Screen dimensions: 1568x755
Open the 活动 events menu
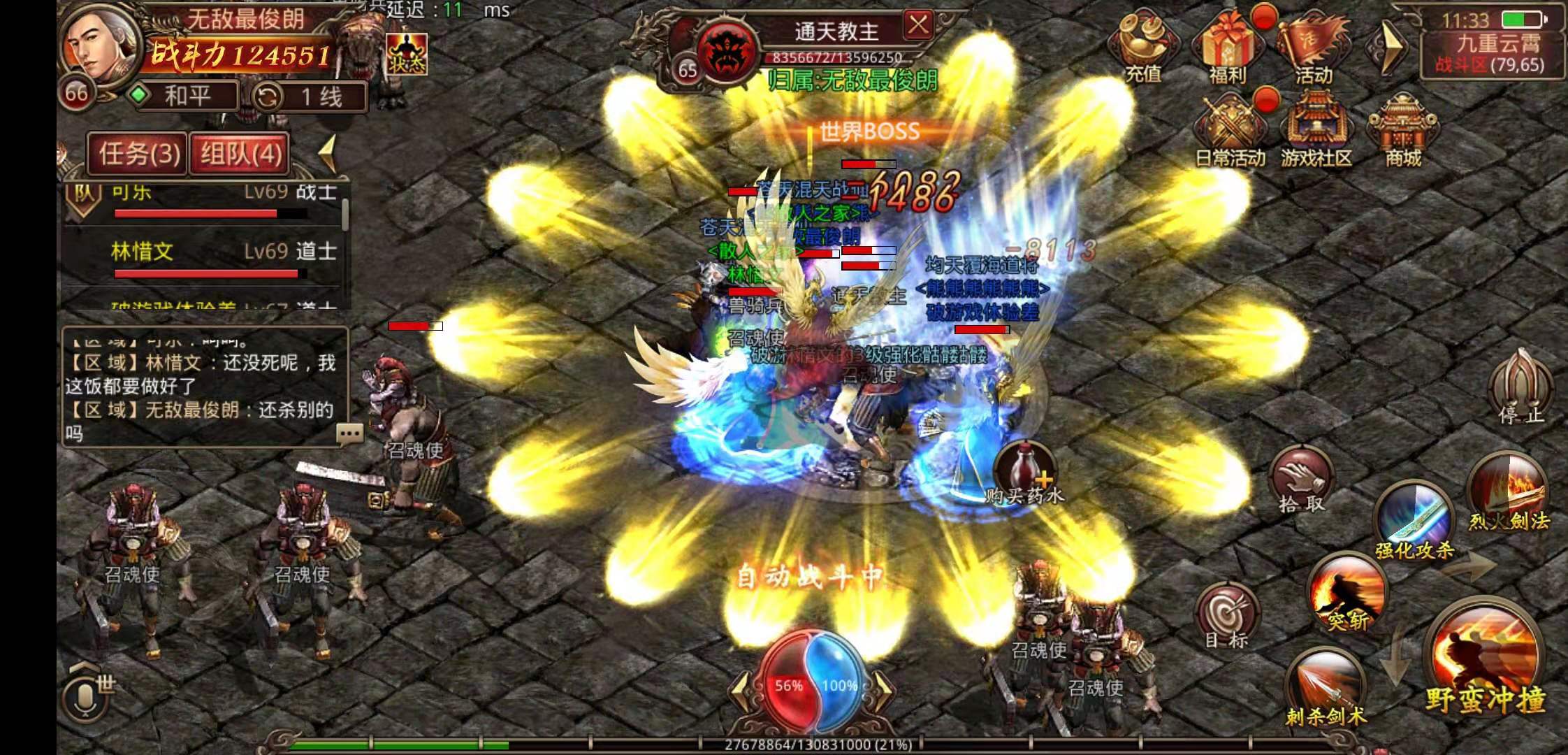pos(1312,46)
